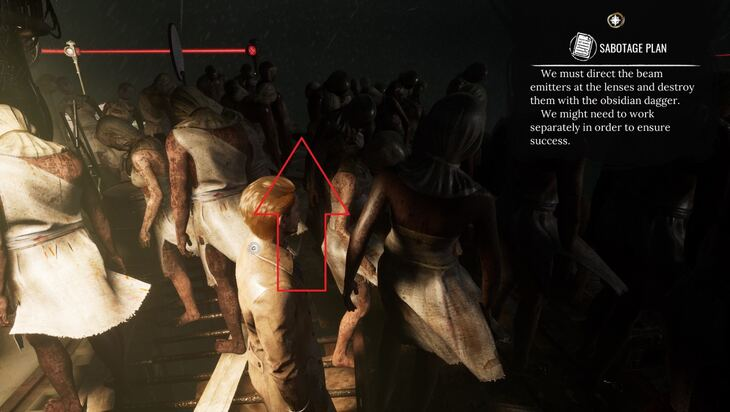Open the Sabotage Plan journal page icon
The width and height of the screenshot is (730, 412).
click(x=583, y=47)
